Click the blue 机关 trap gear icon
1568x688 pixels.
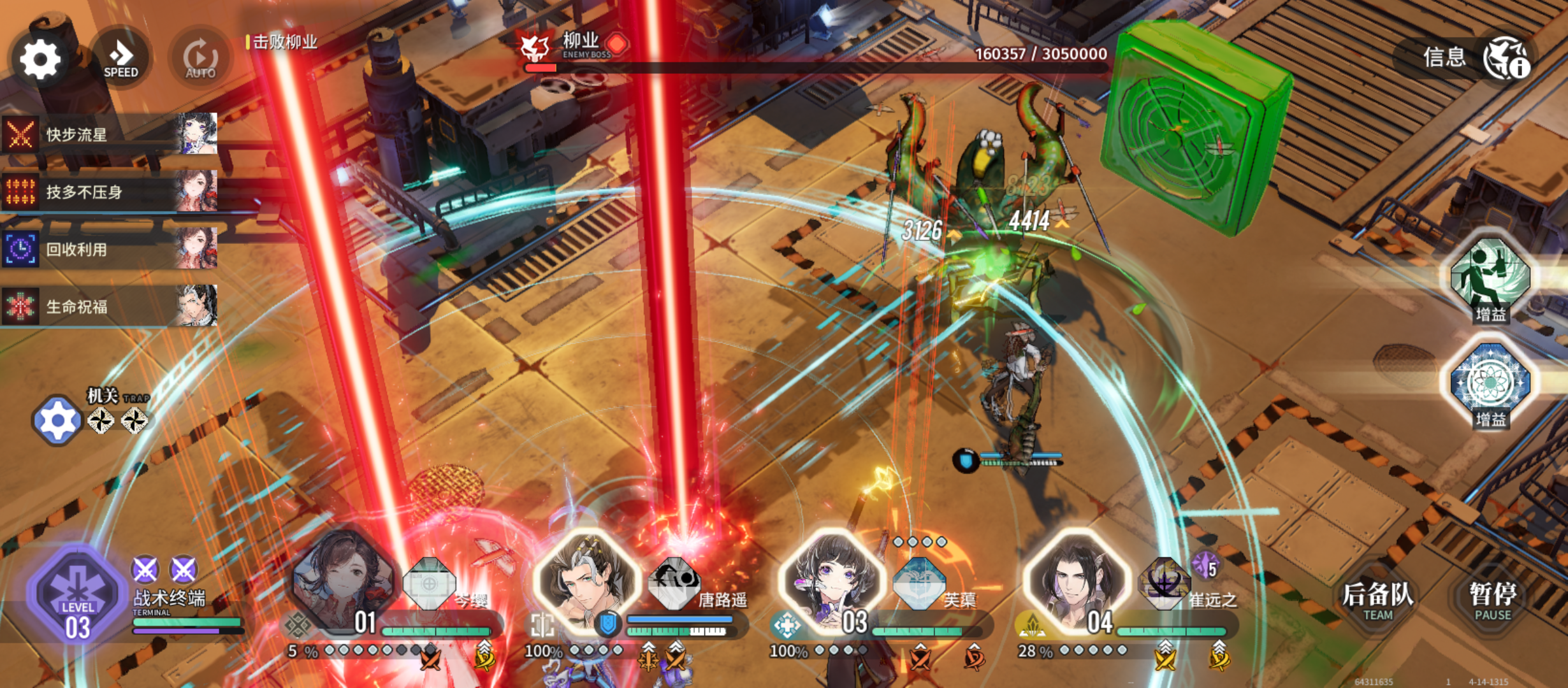click(x=57, y=420)
